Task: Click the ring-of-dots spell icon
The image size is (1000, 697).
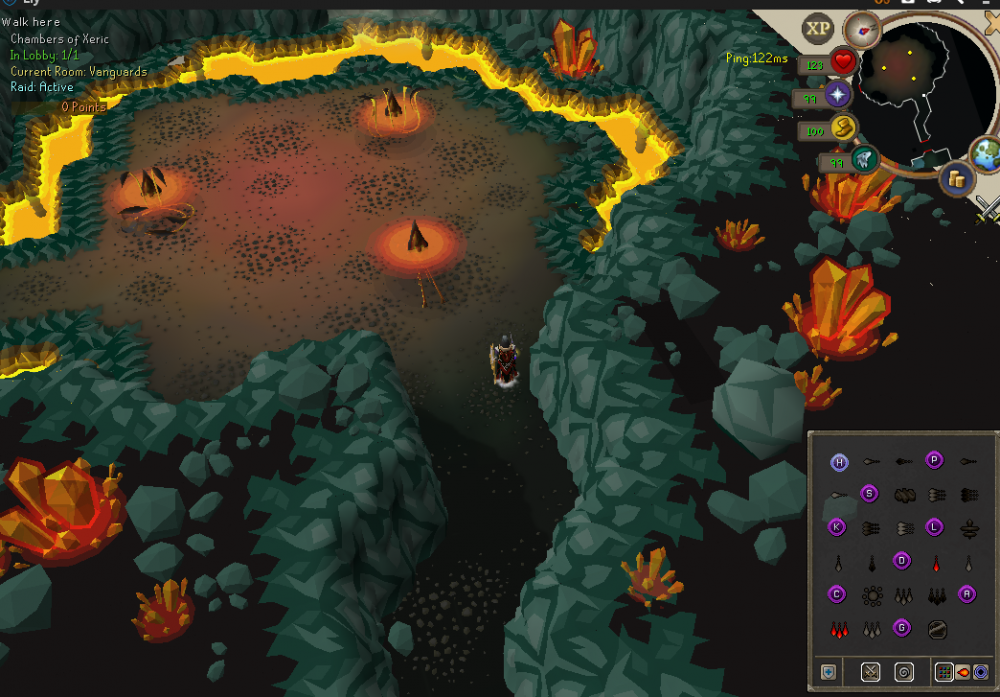Action: point(871,595)
